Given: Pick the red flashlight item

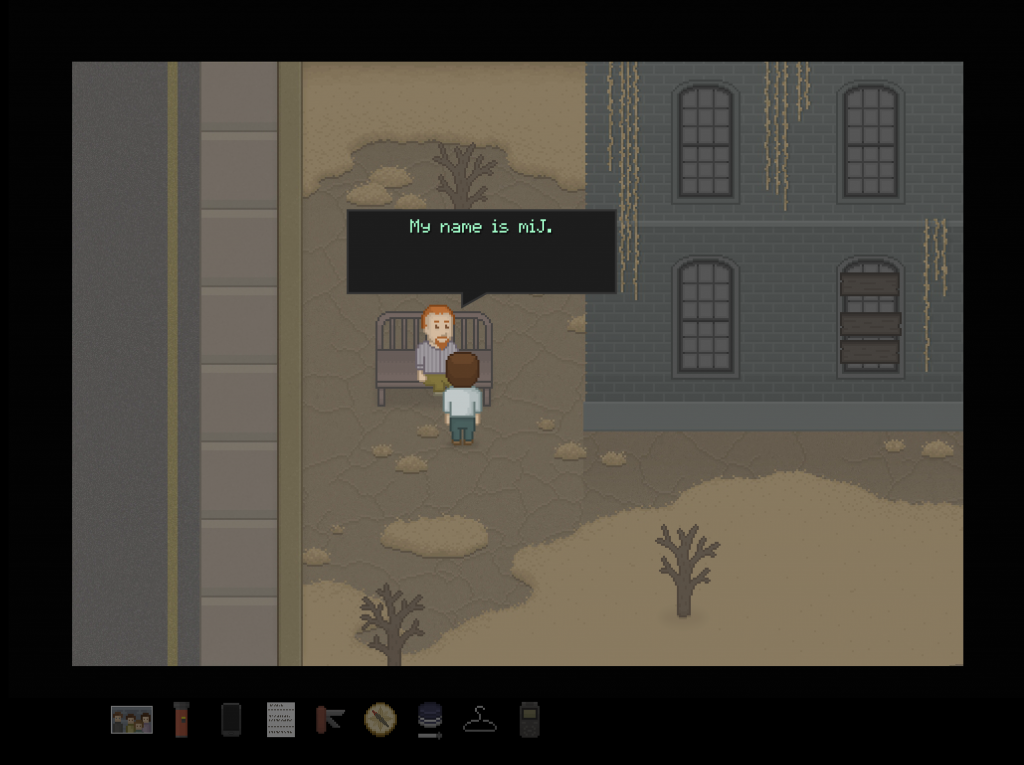Looking at the screenshot, I should (x=181, y=719).
